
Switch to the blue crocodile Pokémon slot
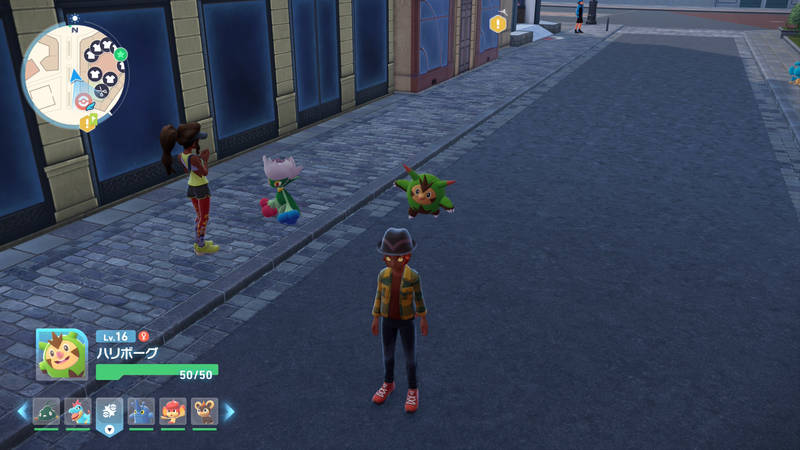(x=78, y=411)
